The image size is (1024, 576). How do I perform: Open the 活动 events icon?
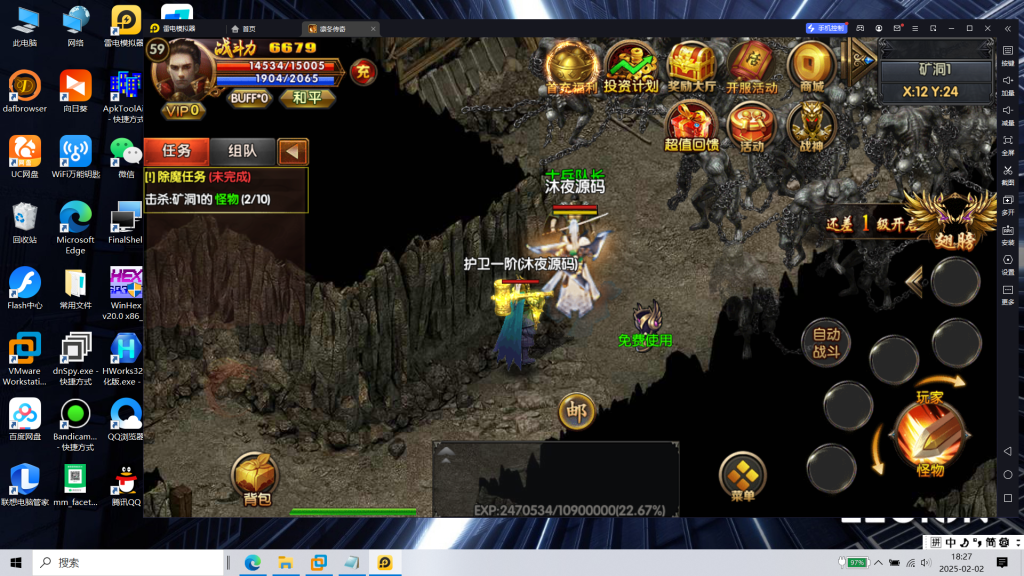751,126
